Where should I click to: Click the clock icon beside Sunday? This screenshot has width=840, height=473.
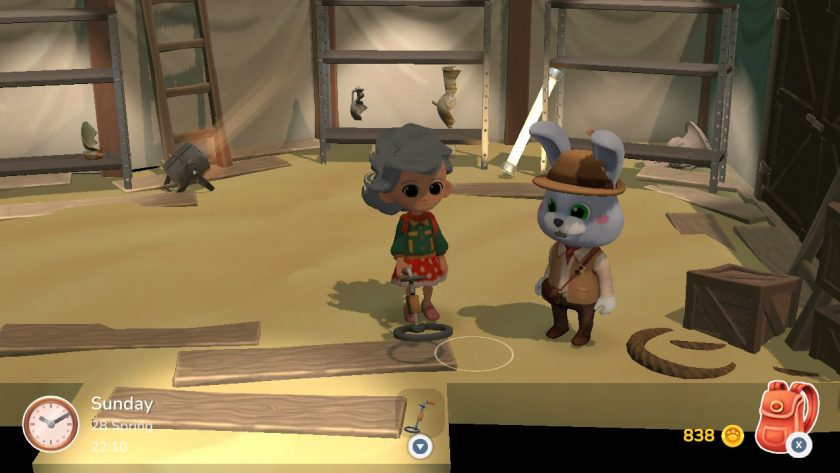point(50,423)
